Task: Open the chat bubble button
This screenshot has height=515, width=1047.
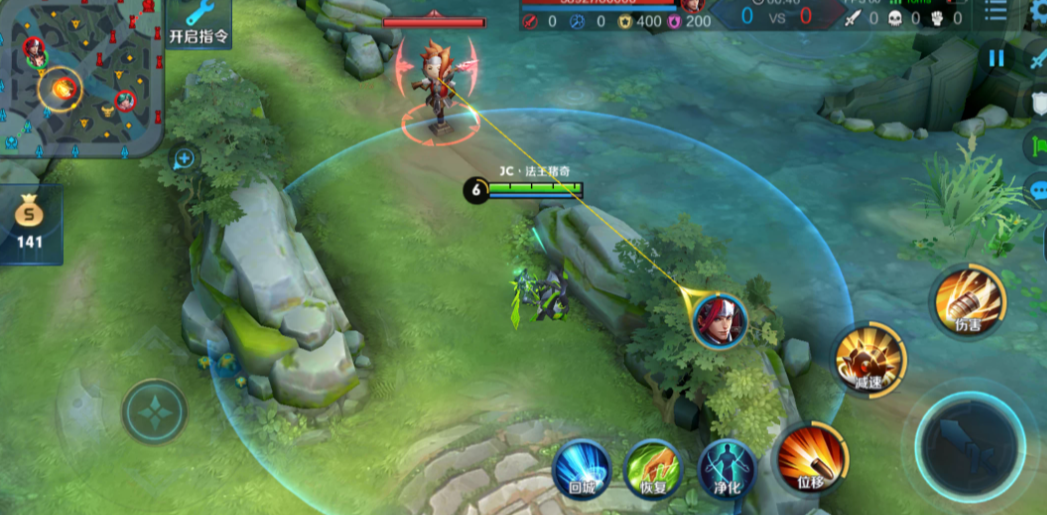Action: click(1038, 190)
